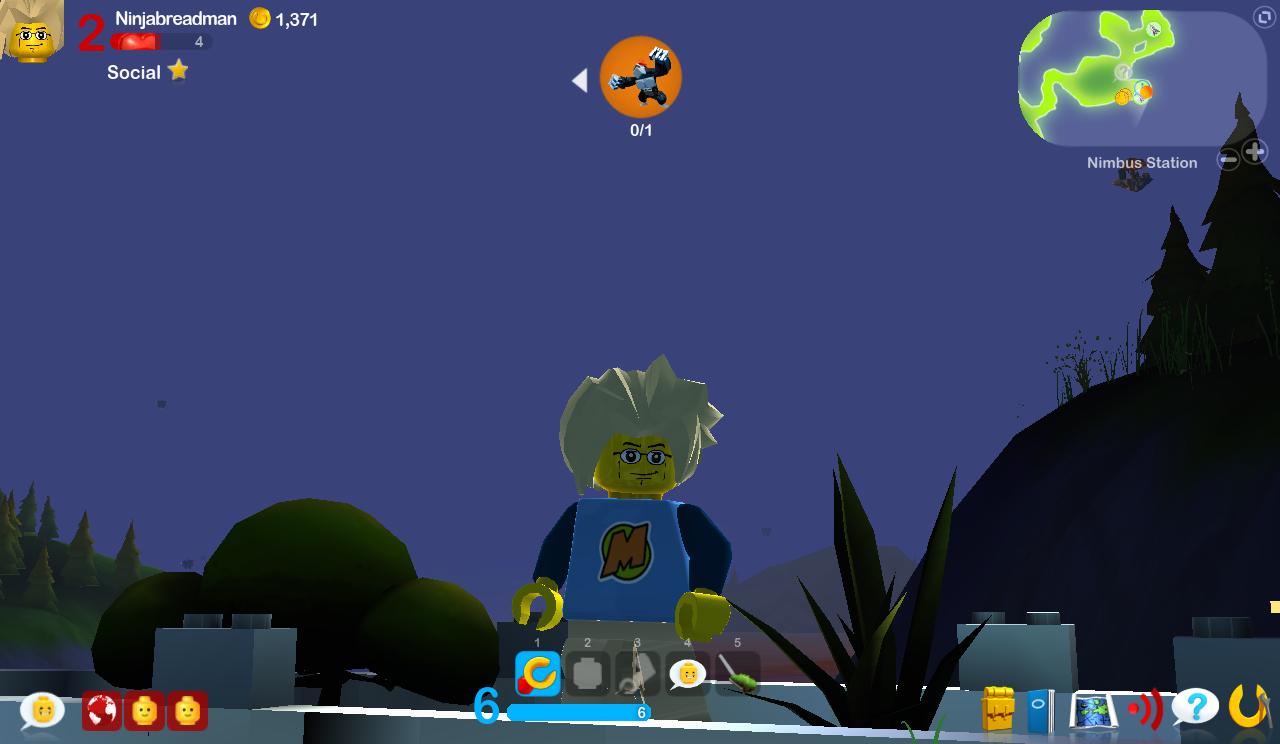1280x744 pixels.
Task: Click the second red minifig head icon
Action: click(x=187, y=712)
